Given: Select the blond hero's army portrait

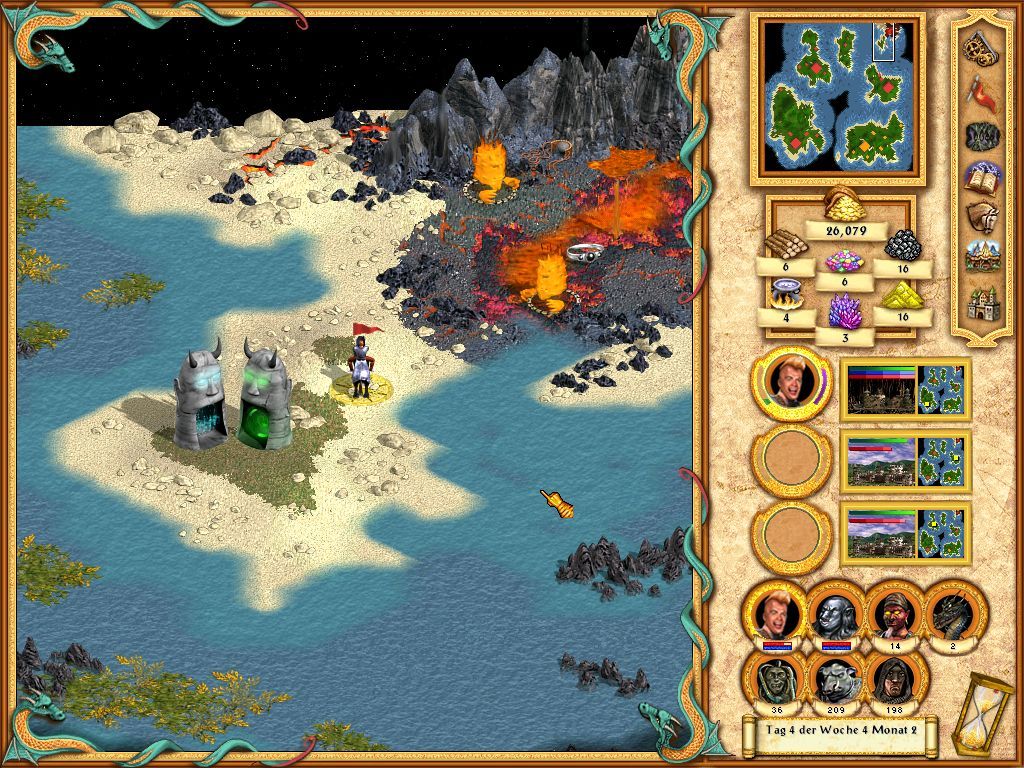Looking at the screenshot, I should (x=792, y=383).
